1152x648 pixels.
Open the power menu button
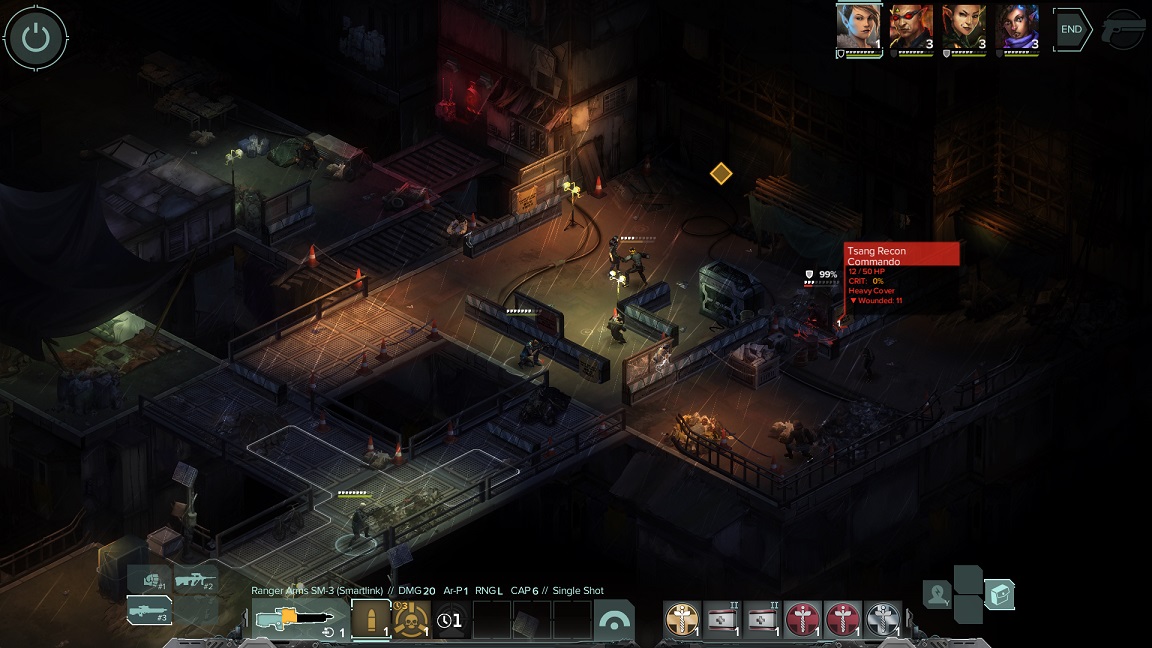pyautogui.click(x=36, y=38)
